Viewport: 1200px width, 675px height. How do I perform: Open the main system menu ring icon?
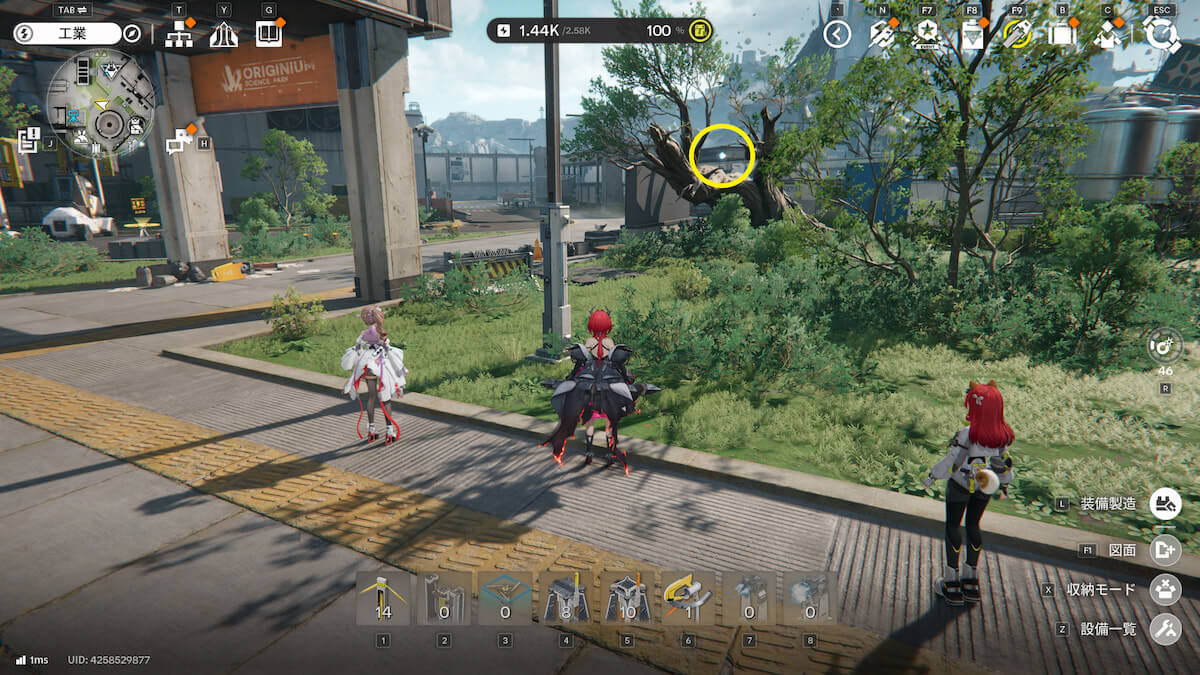pyautogui.click(x=1161, y=34)
